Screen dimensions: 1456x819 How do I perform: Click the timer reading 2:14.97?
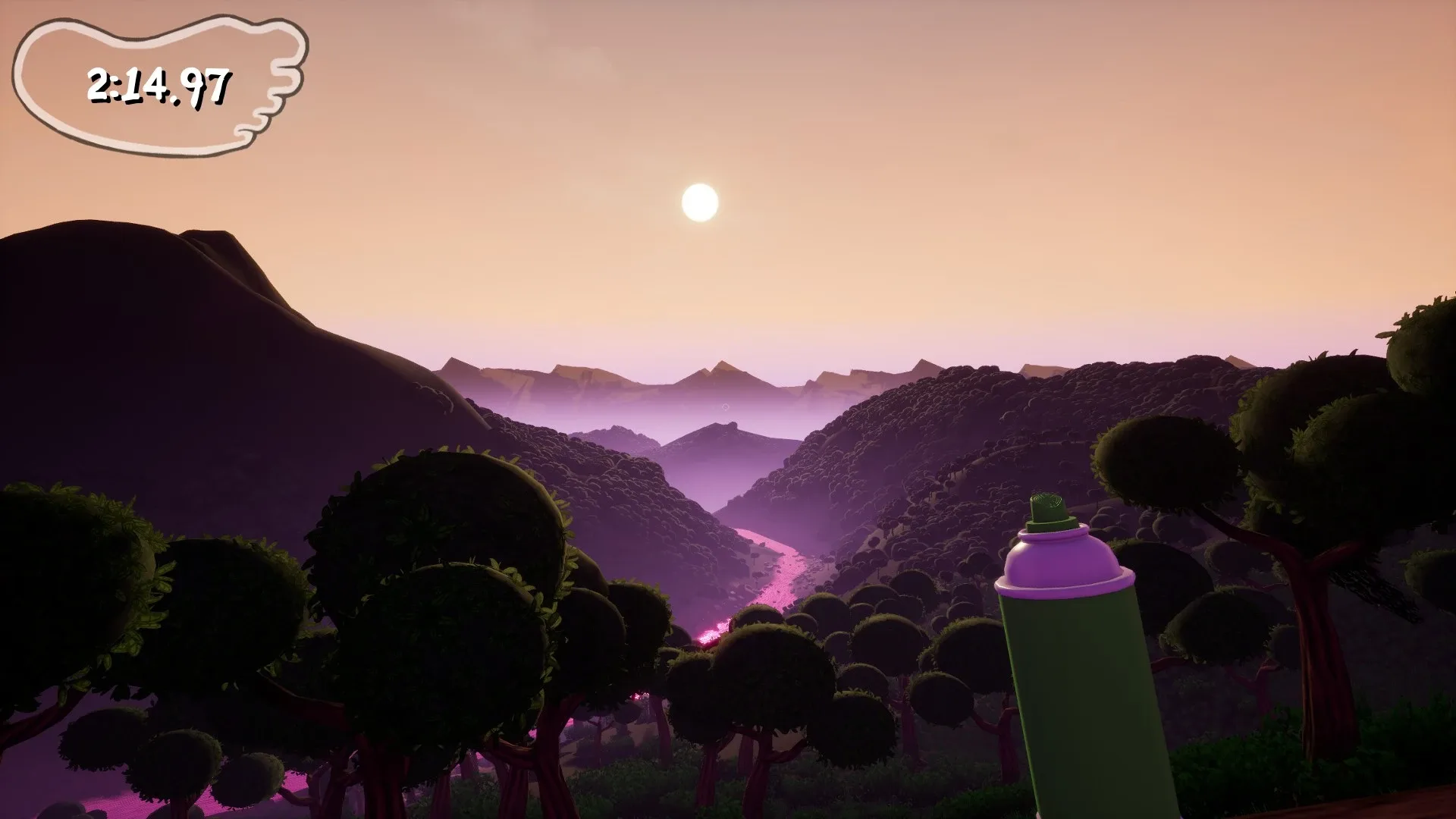coord(159,83)
